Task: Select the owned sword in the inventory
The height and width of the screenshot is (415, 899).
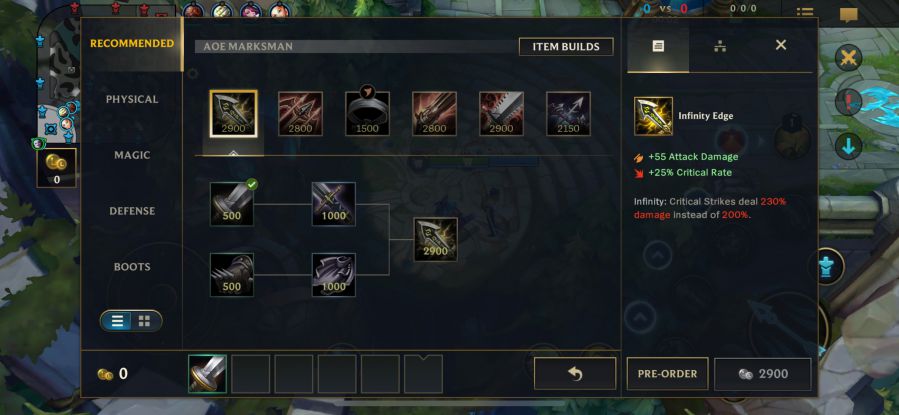Action: point(208,374)
